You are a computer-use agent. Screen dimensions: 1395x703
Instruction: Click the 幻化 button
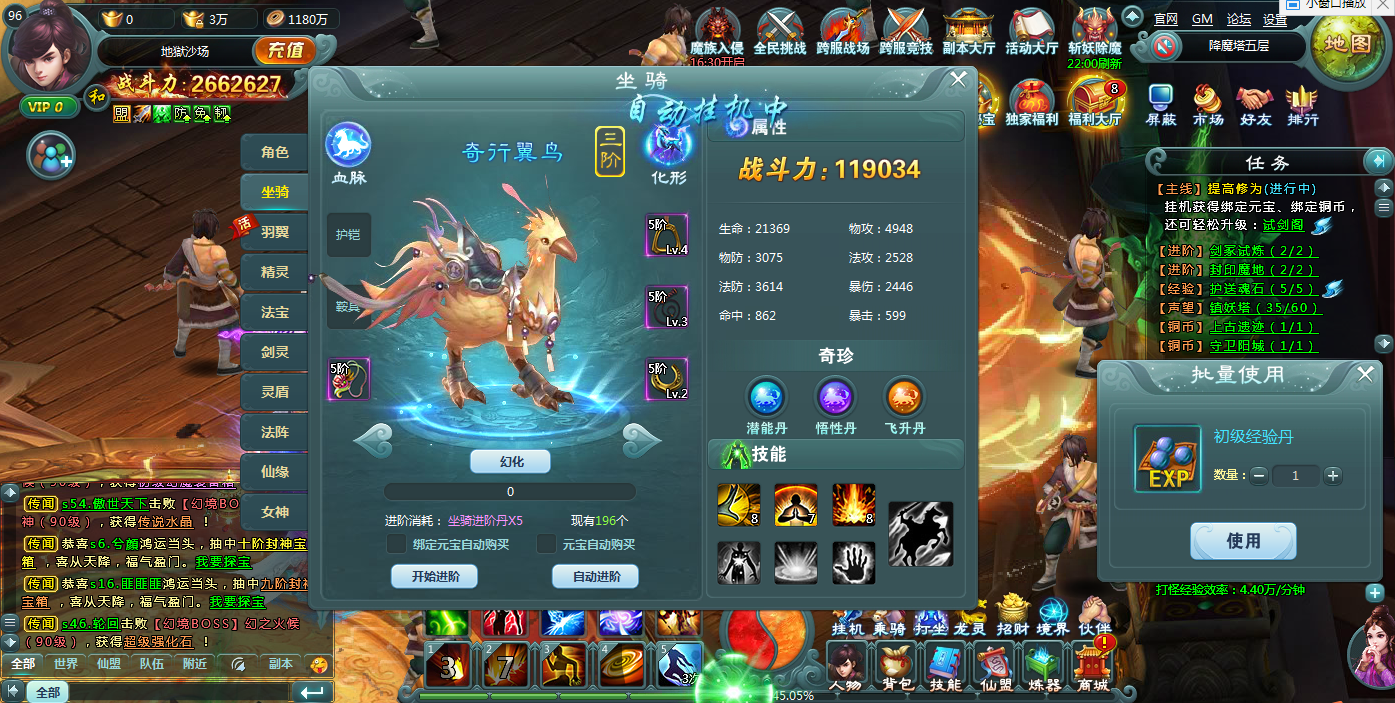[510, 461]
